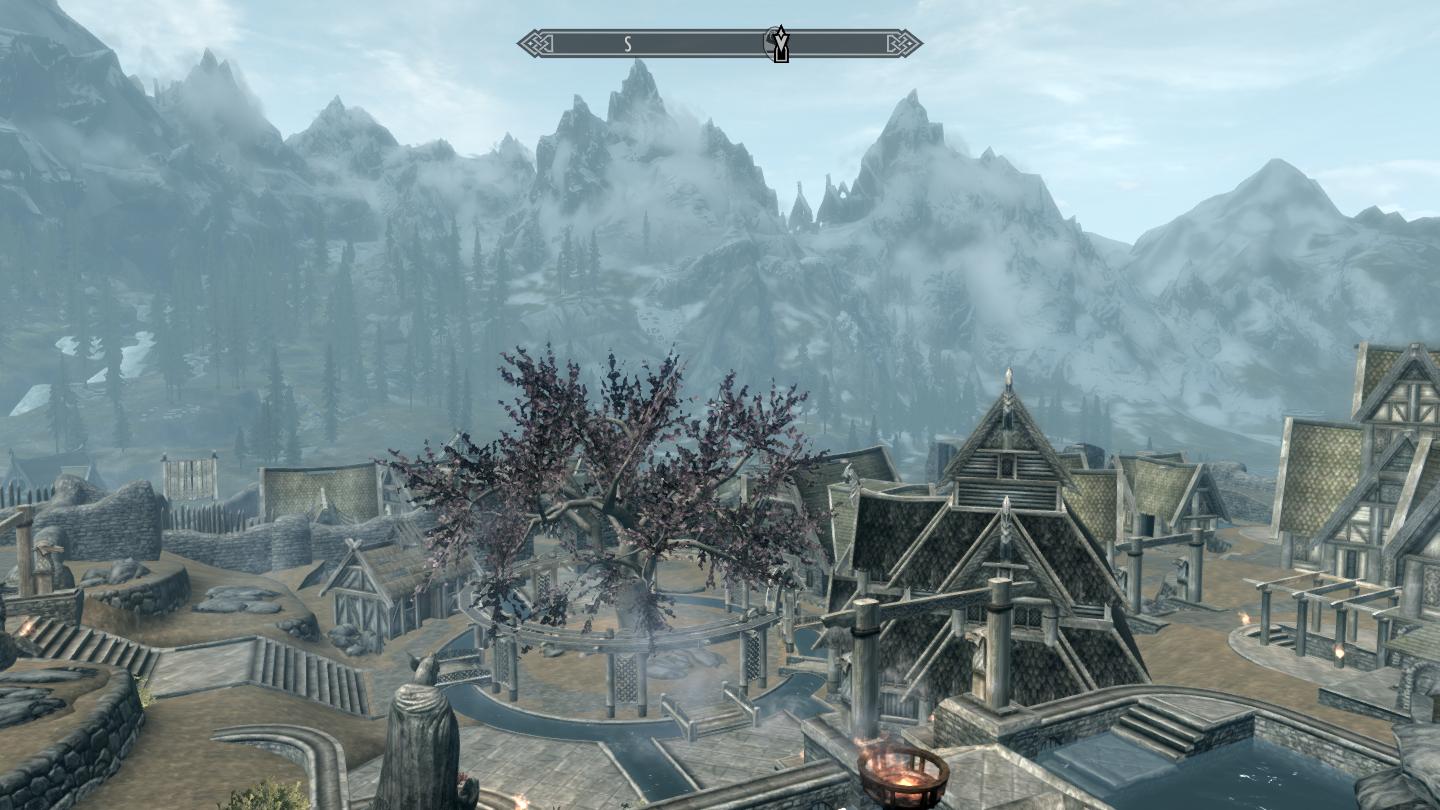Select the South letter on compass bar
1440x810 pixels.
628,43
